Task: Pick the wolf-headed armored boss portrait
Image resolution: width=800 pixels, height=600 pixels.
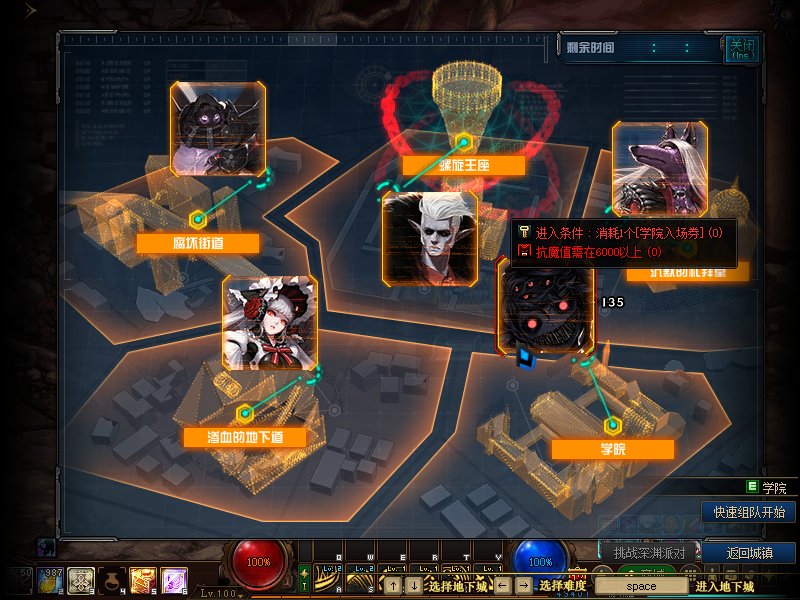Action: point(659,168)
